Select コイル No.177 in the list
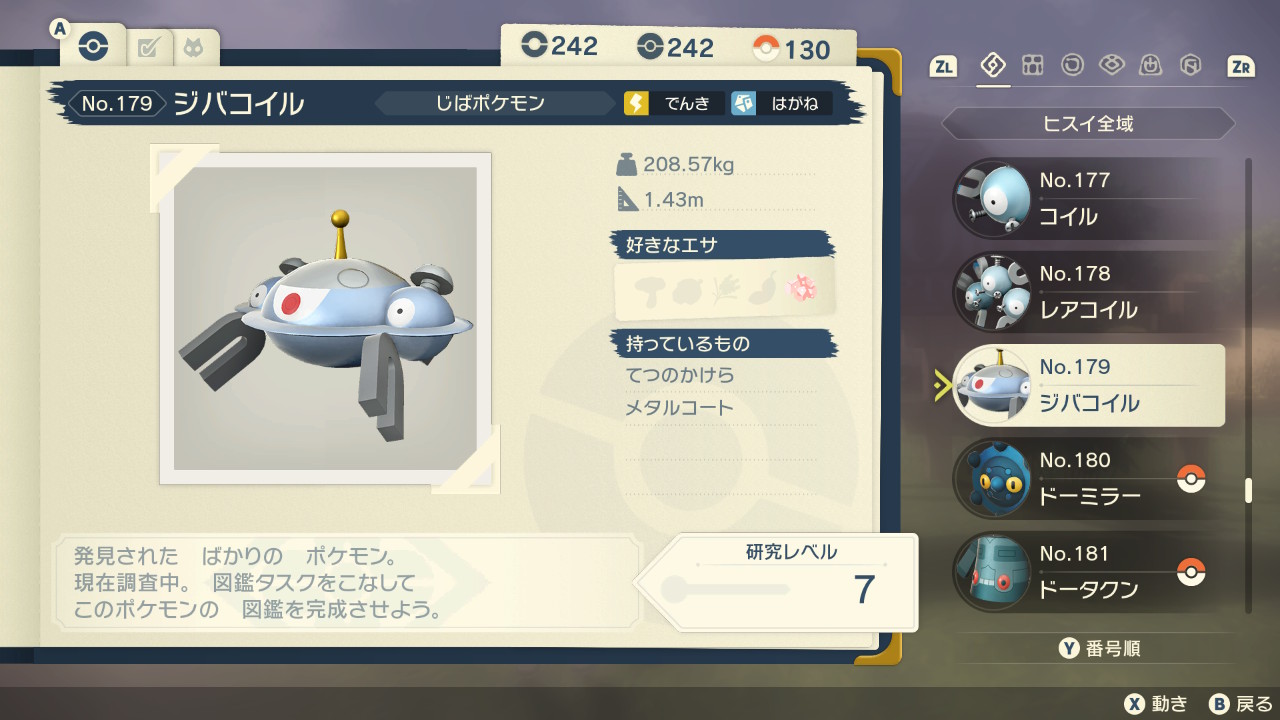1280x720 pixels. pyautogui.click(x=1088, y=198)
